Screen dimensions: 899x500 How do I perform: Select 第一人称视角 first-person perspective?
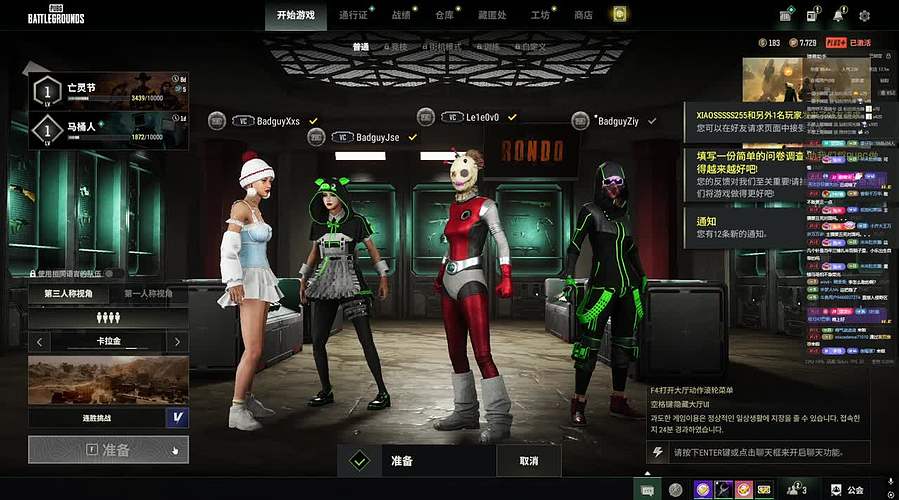148,294
